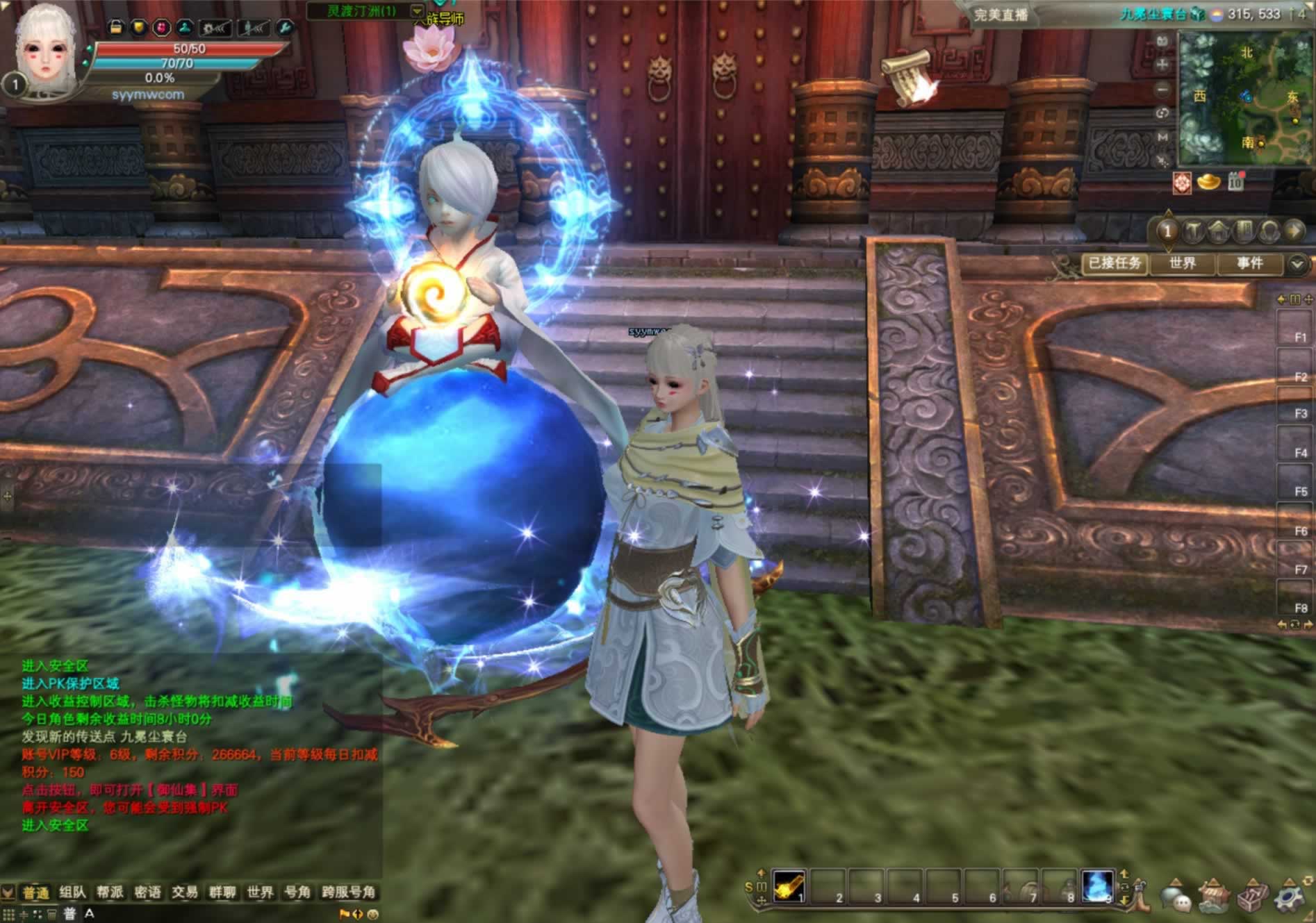1316x923 pixels.
Task: Click the gold ingot shop icon
Action: [x=1209, y=182]
